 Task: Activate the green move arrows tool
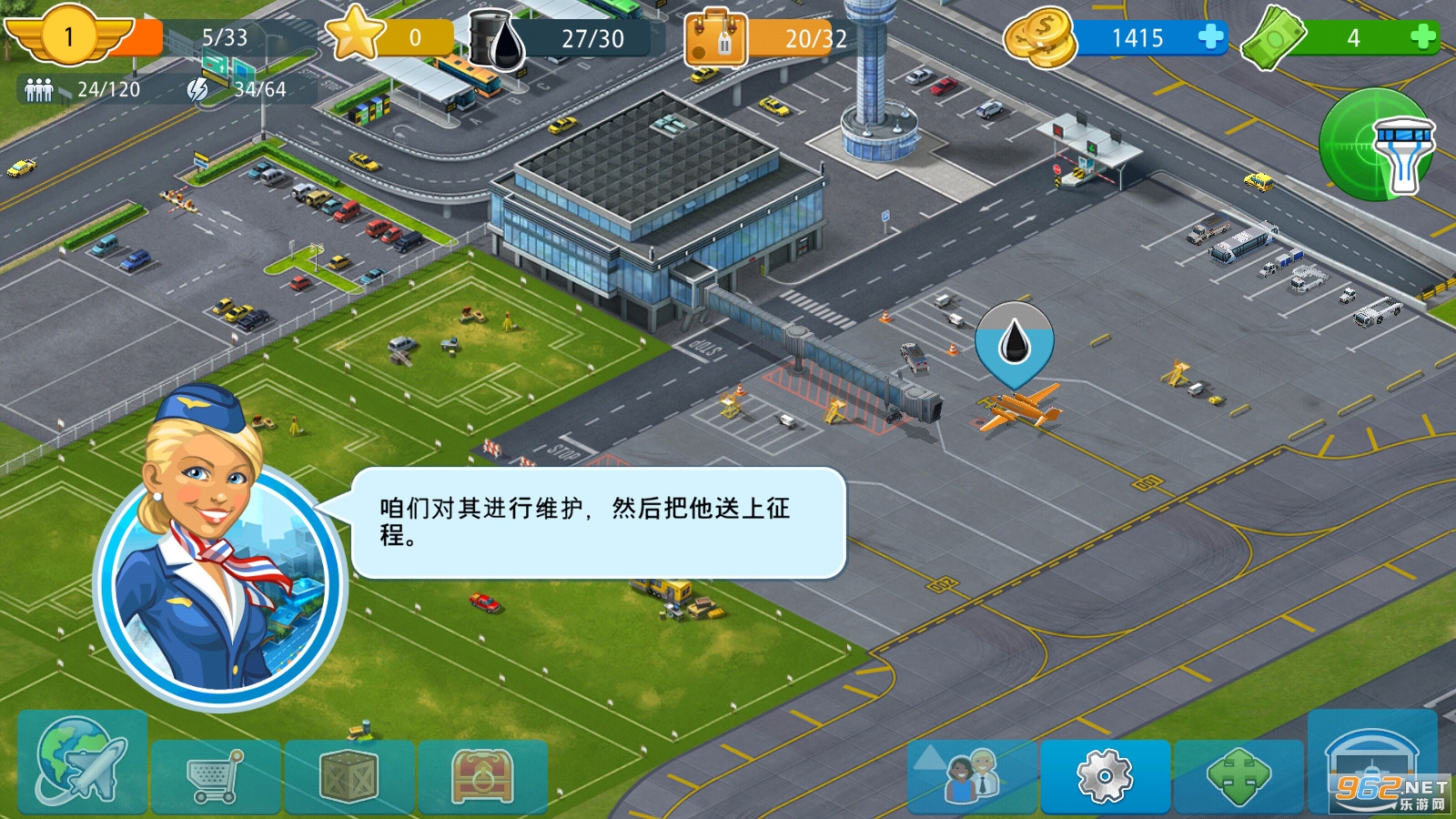[x=1238, y=776]
